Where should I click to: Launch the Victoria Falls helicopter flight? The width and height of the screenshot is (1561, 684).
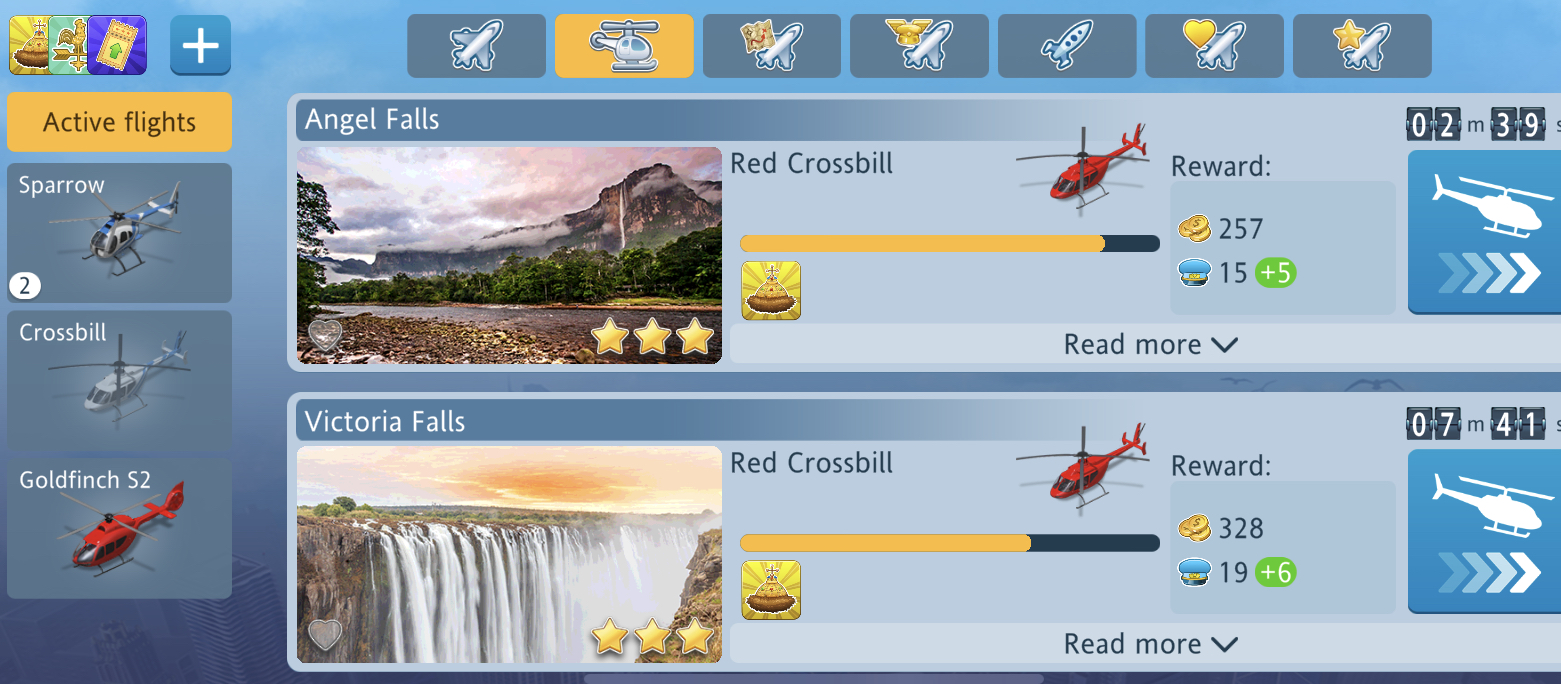[x=1484, y=531]
